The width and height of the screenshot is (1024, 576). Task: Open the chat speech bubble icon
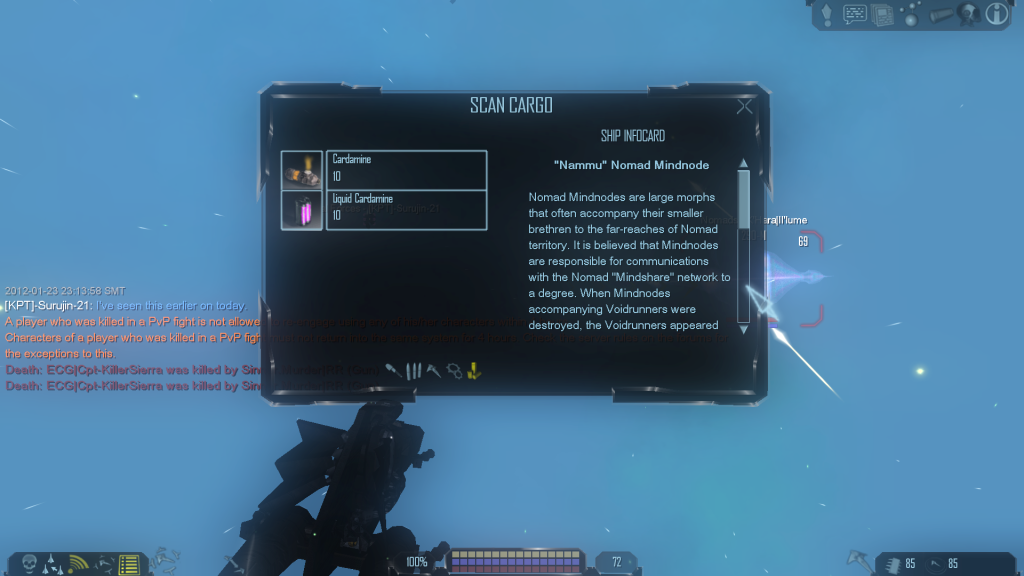[855, 14]
